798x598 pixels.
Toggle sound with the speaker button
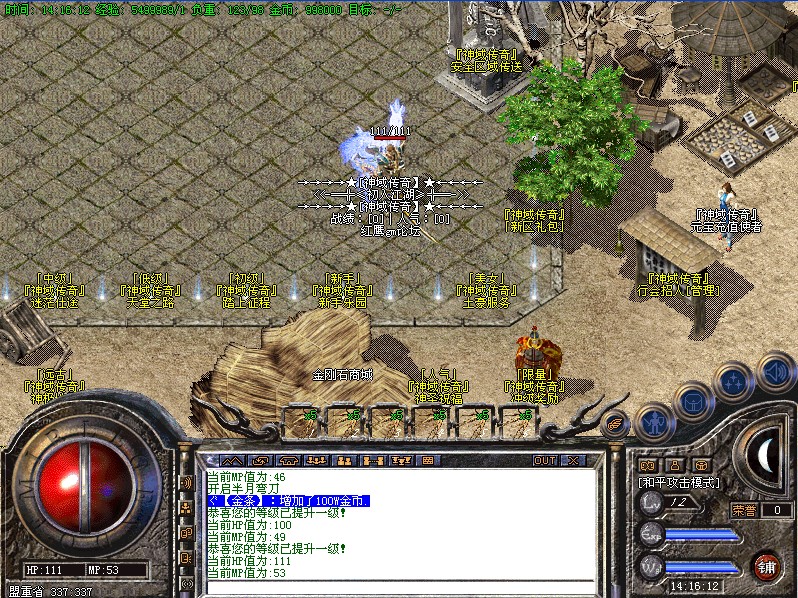775,371
